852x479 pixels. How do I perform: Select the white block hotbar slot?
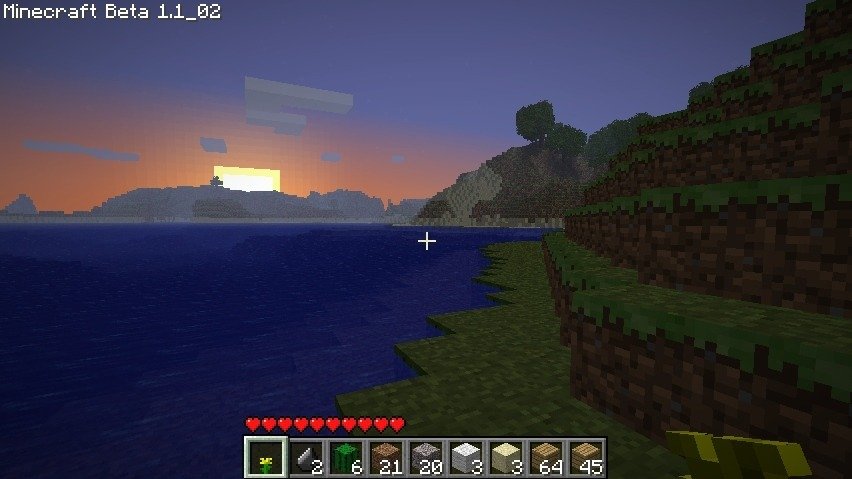click(x=465, y=458)
